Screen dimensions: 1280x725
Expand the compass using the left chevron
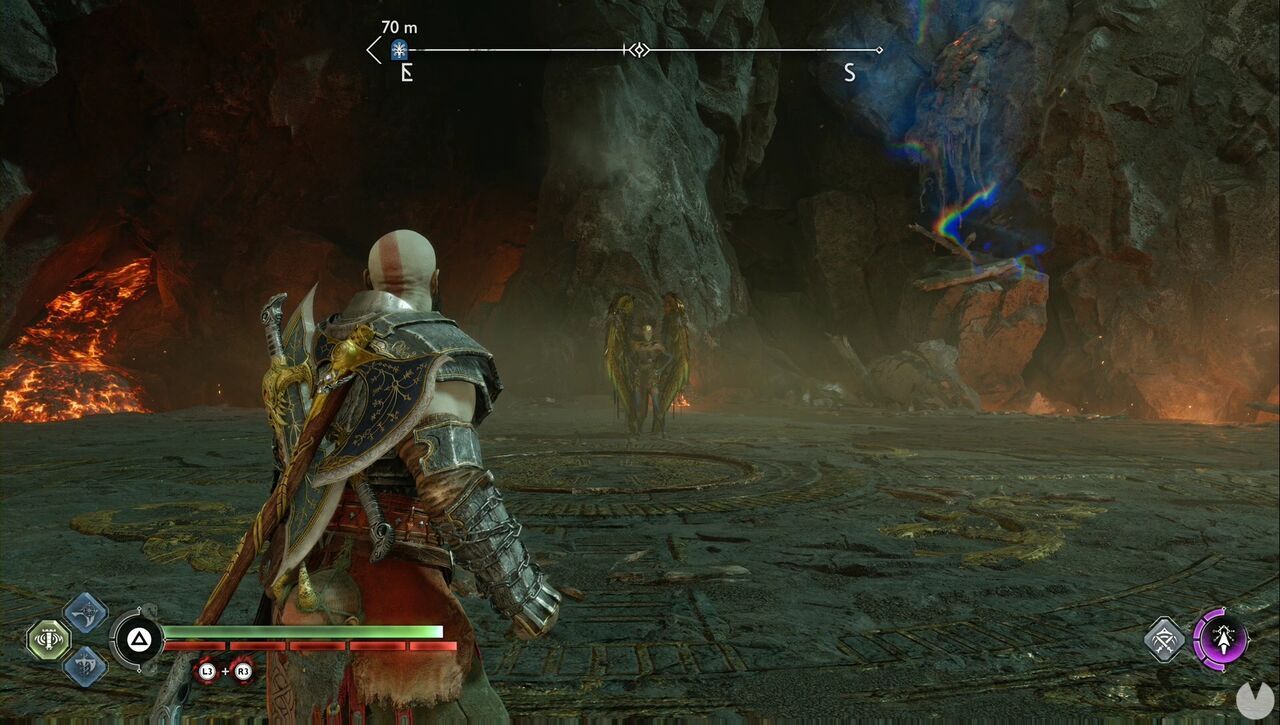point(371,49)
